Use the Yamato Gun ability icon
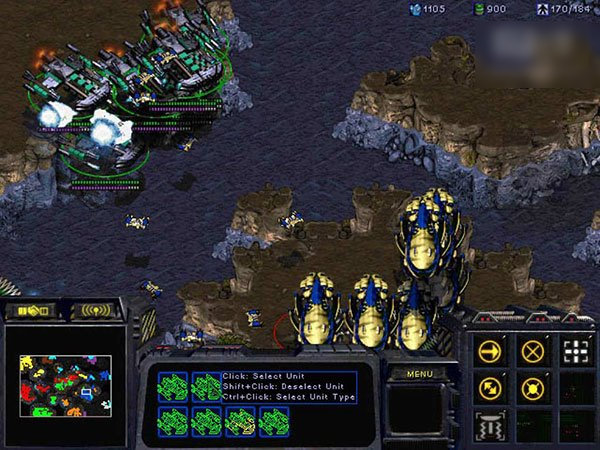Image resolution: width=600 pixels, height=450 pixels. pos(491,426)
